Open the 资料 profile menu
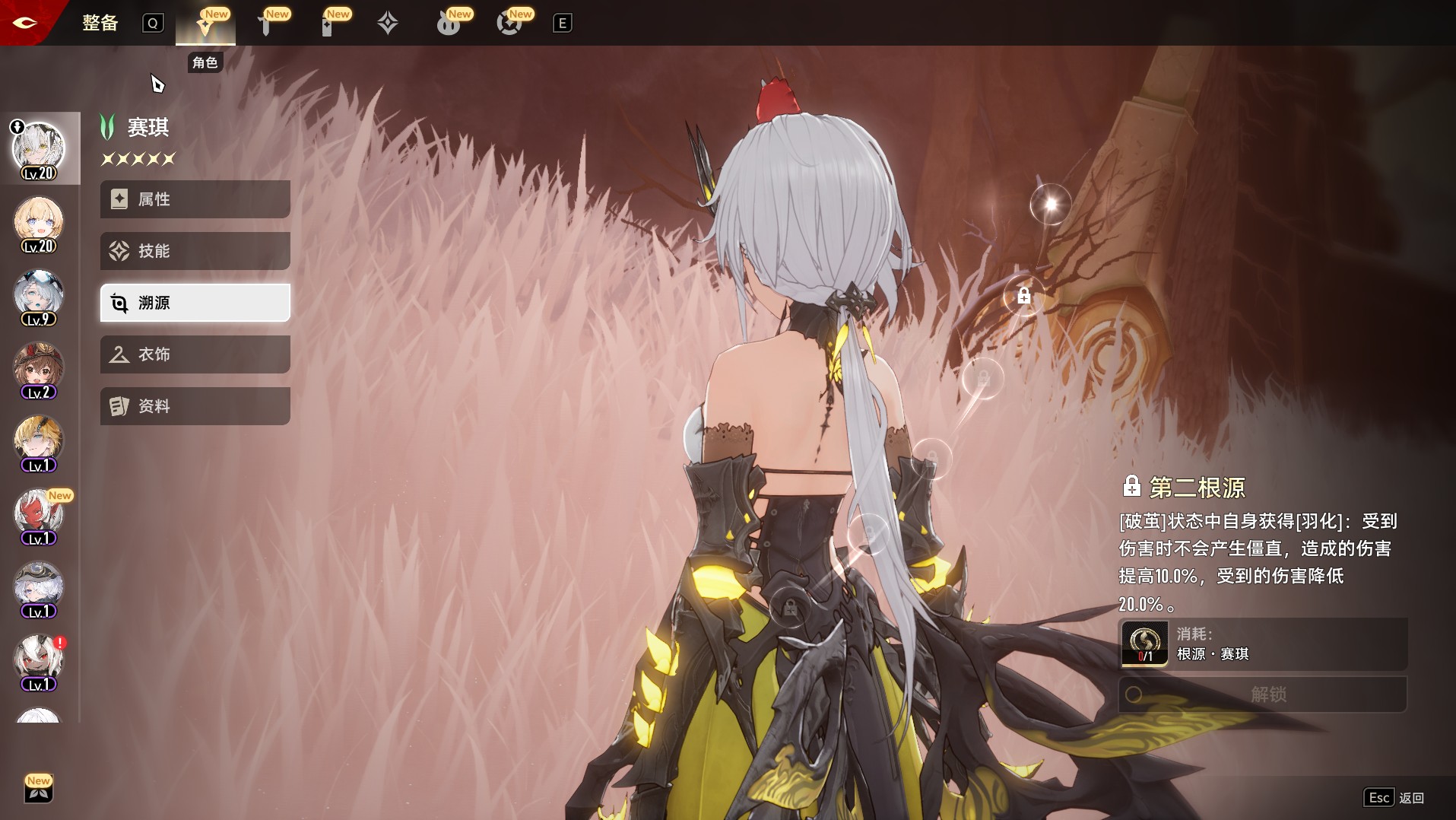This screenshot has height=820, width=1456. click(x=195, y=406)
